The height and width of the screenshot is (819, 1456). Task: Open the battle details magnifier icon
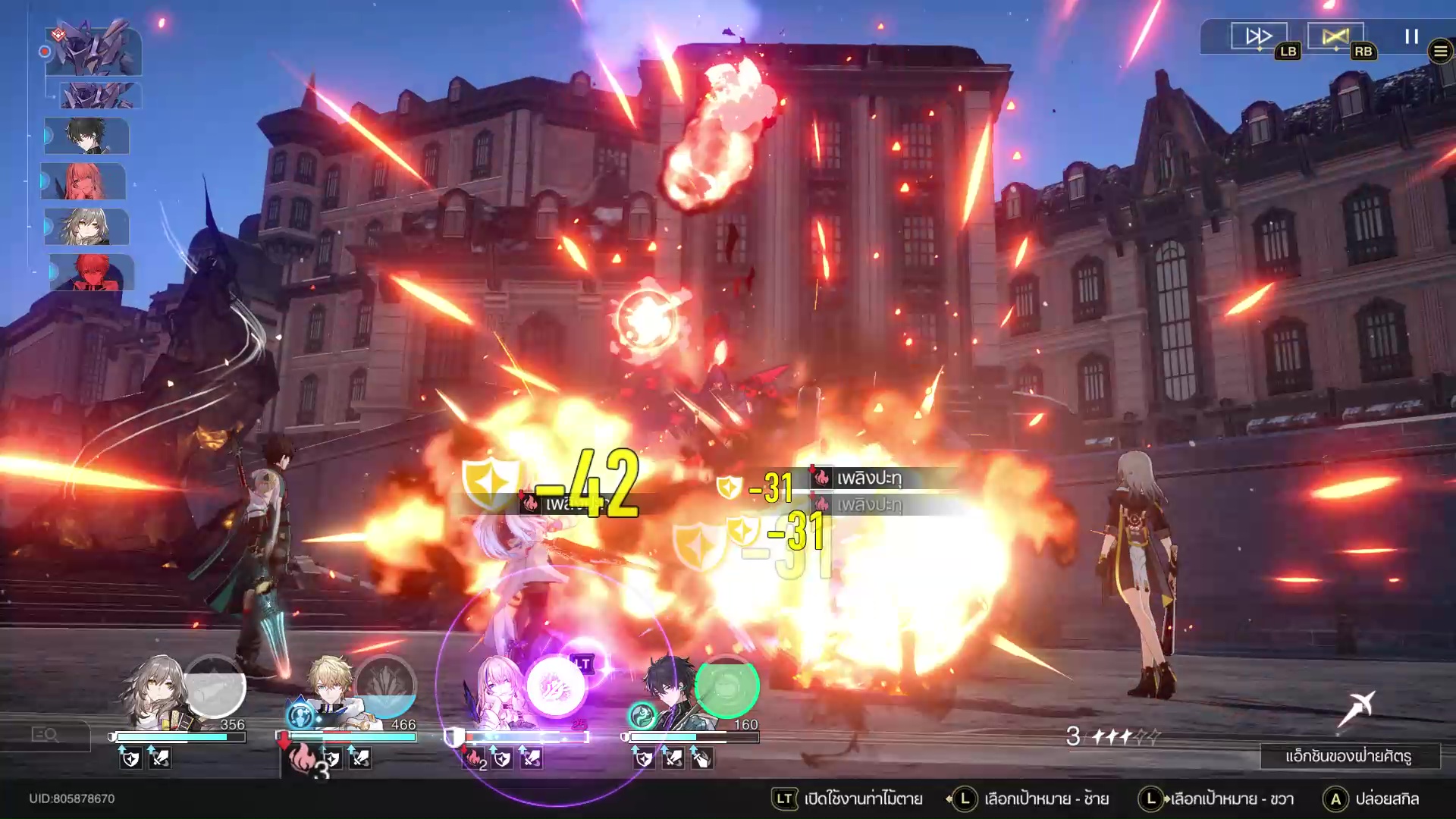45,735
